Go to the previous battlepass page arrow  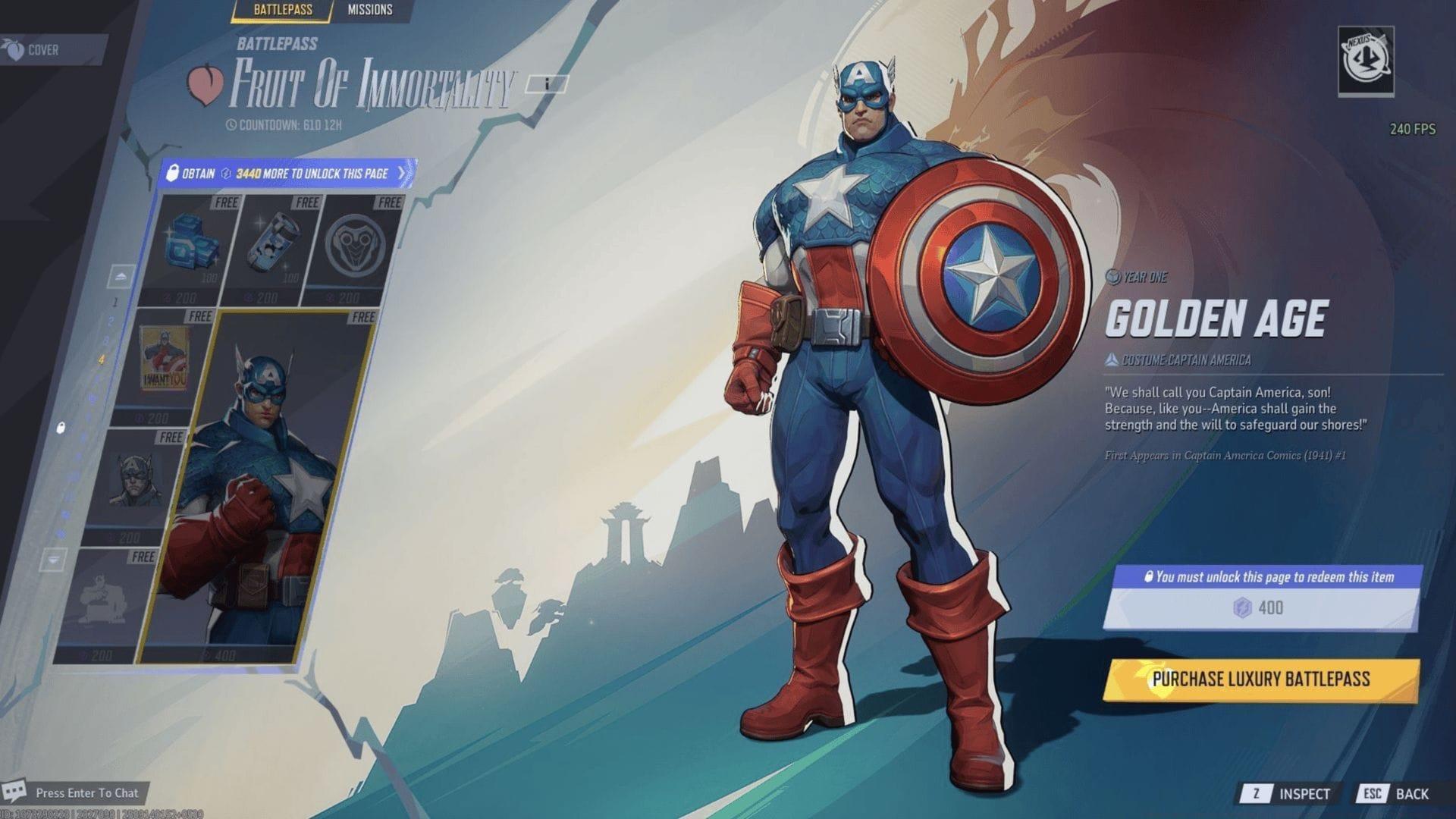coord(121,276)
